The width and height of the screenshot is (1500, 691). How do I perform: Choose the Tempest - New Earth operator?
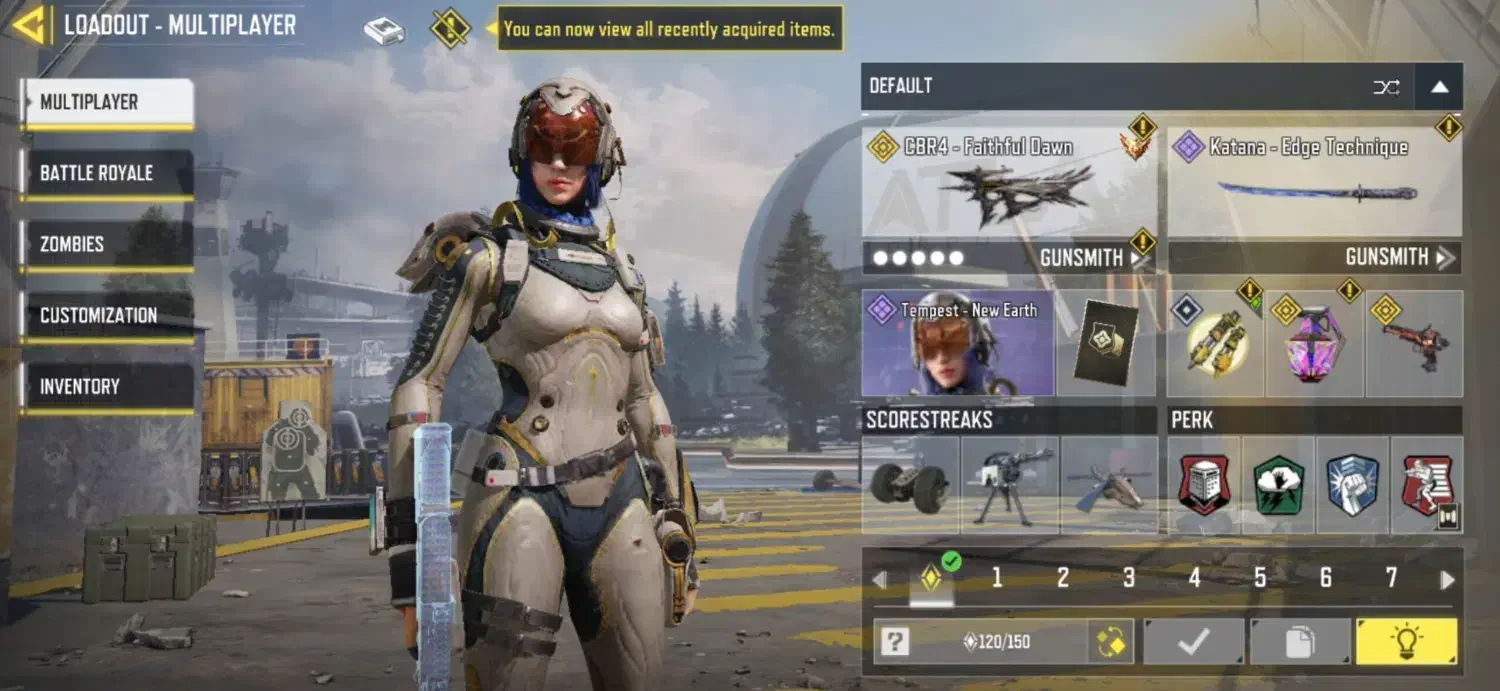pos(957,343)
